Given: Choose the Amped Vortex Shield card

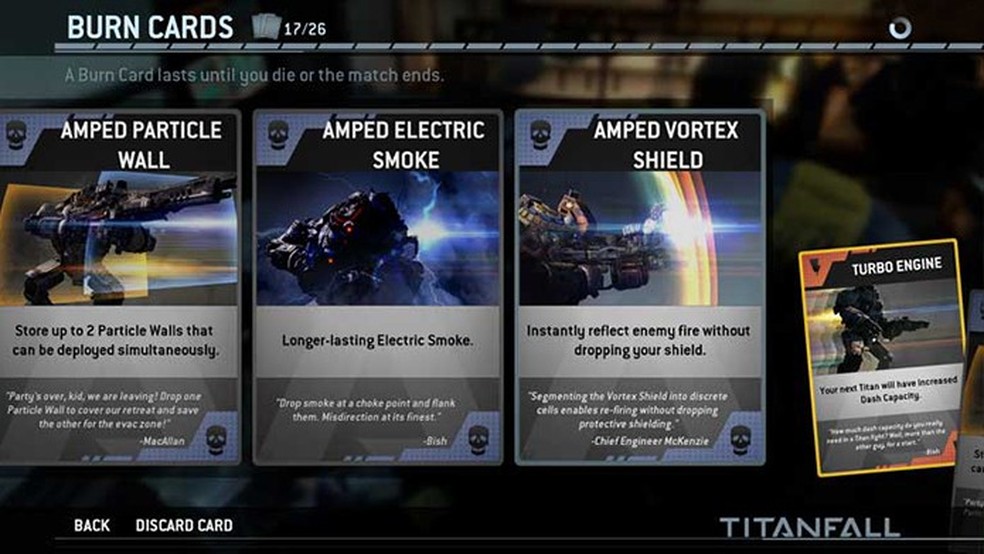Looking at the screenshot, I should pos(640,285).
